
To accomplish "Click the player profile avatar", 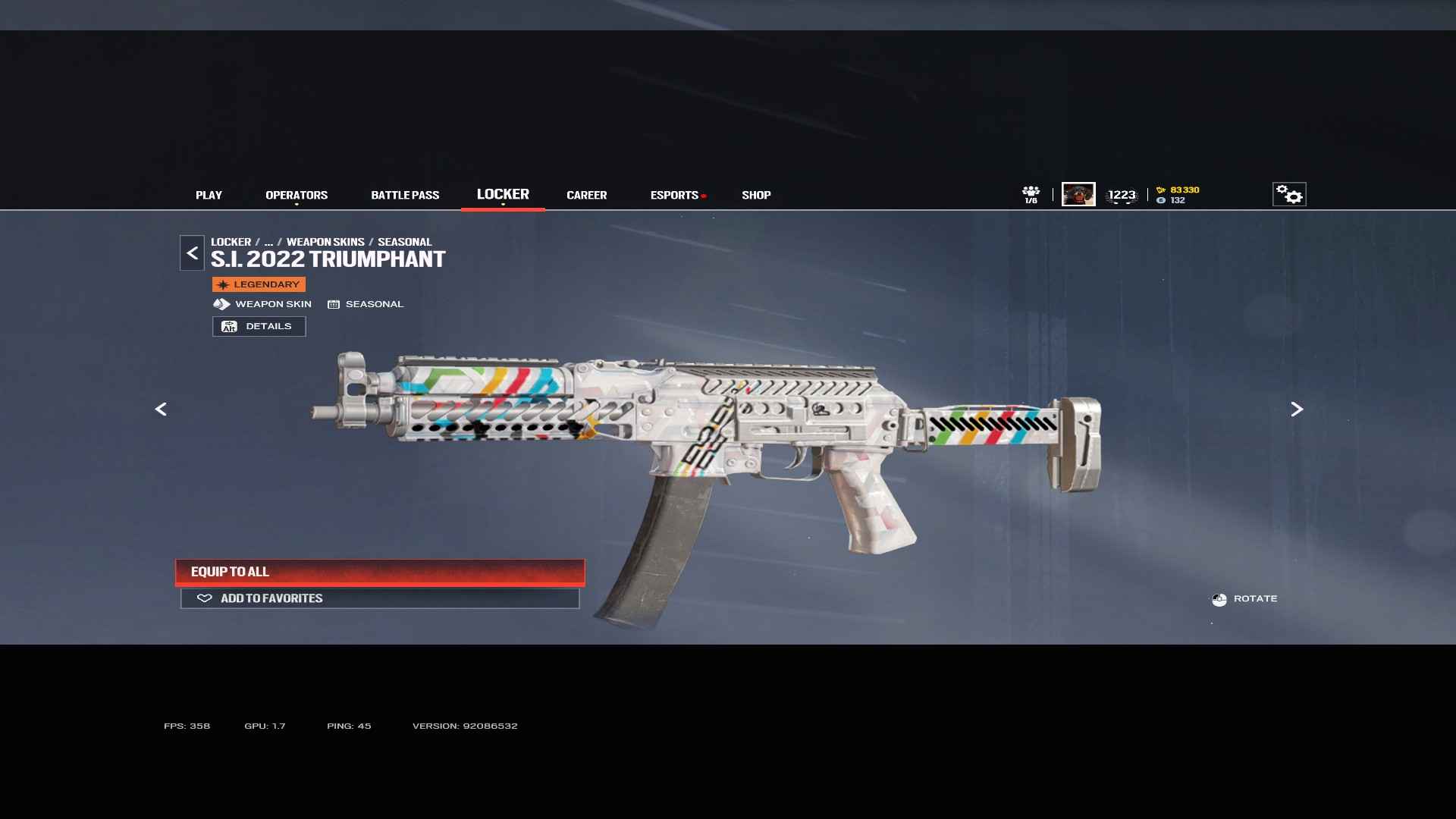I will (x=1078, y=194).
